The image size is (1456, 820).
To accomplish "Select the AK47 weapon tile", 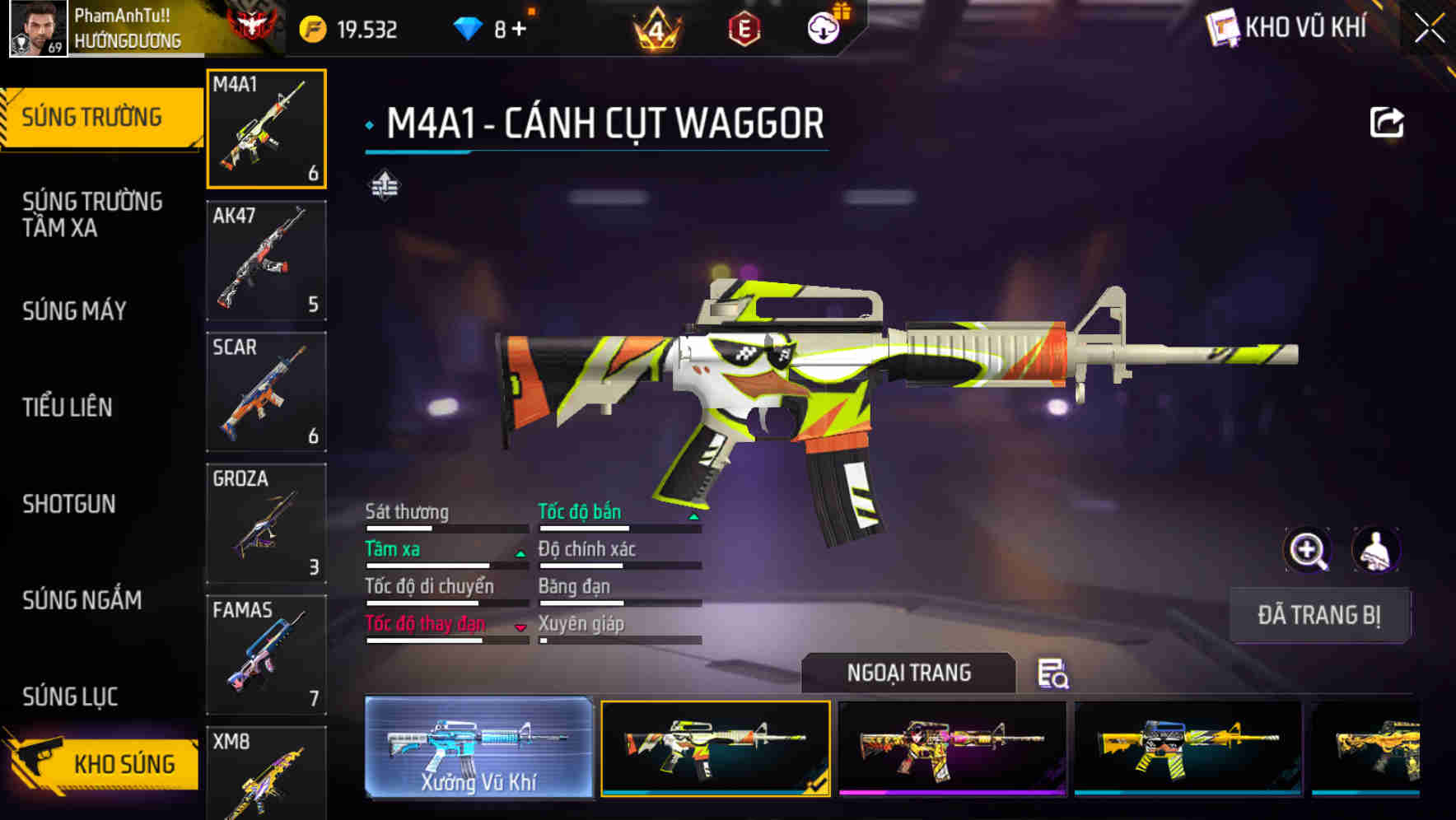I will click(266, 261).
